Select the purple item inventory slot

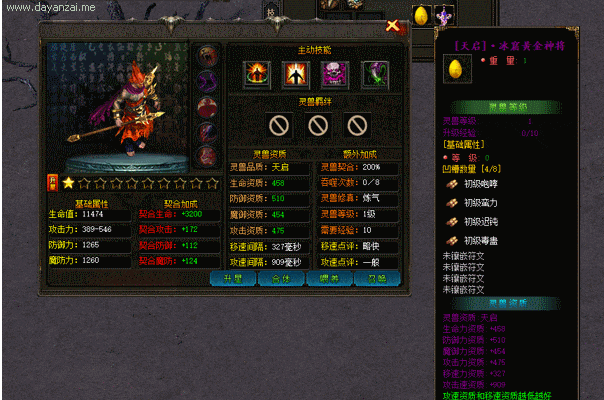coord(443,16)
